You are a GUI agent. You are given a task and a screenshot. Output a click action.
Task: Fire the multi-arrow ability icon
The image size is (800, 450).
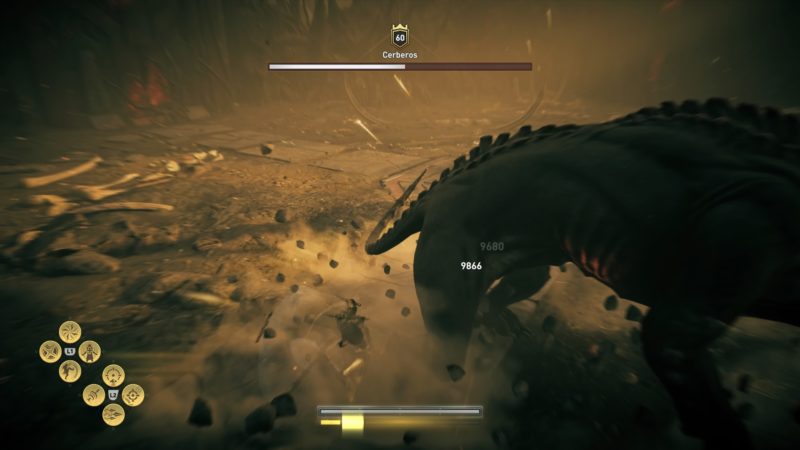pos(113,414)
